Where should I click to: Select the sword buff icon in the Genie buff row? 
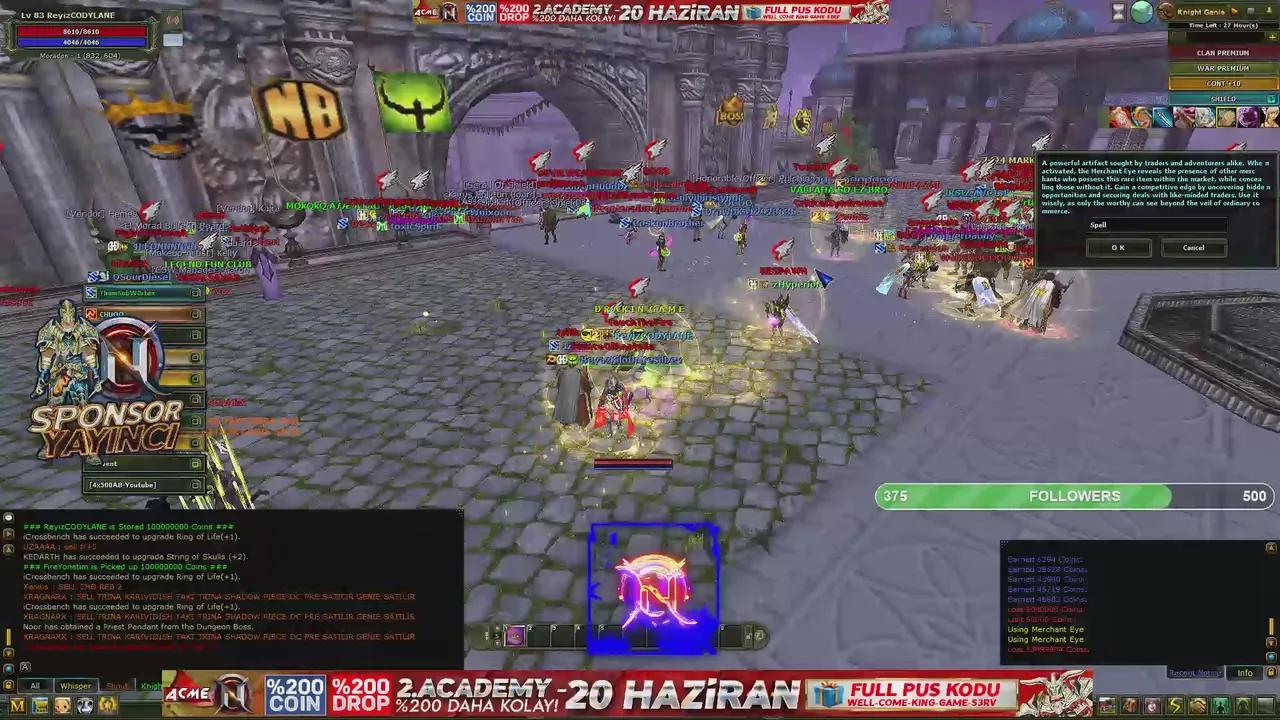point(1162,117)
